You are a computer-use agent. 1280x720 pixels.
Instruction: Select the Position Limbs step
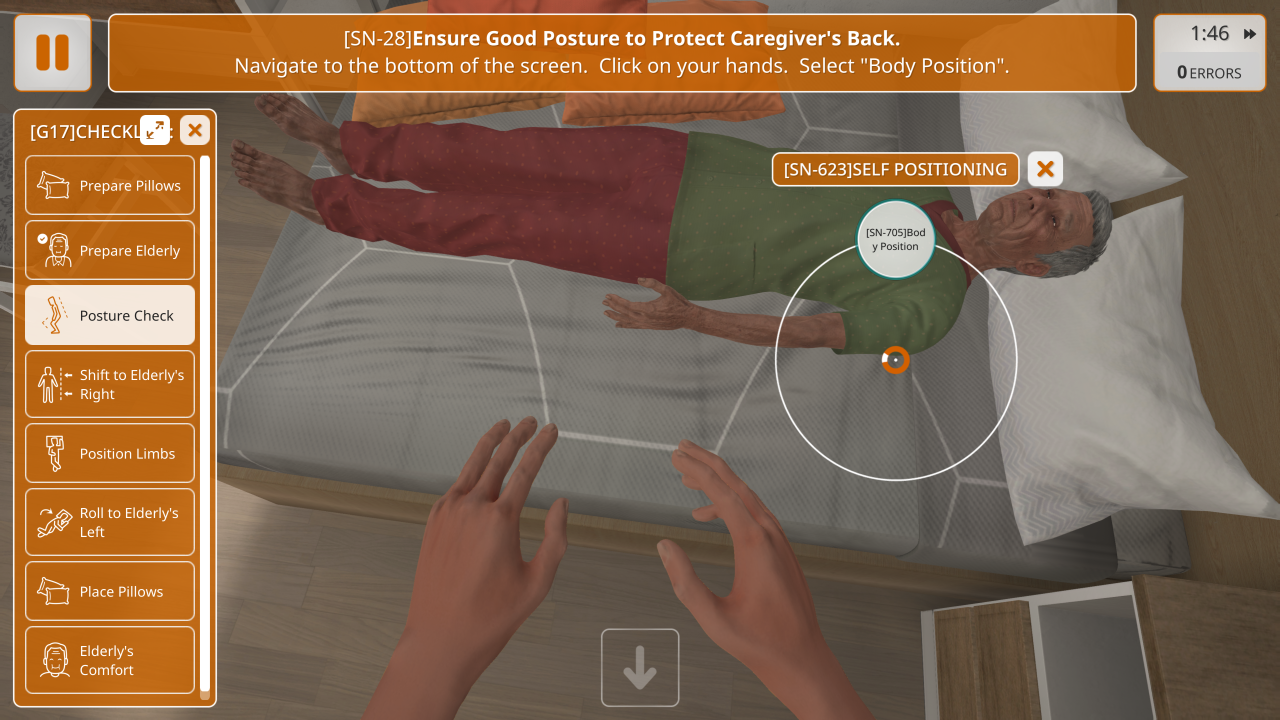click(x=110, y=453)
